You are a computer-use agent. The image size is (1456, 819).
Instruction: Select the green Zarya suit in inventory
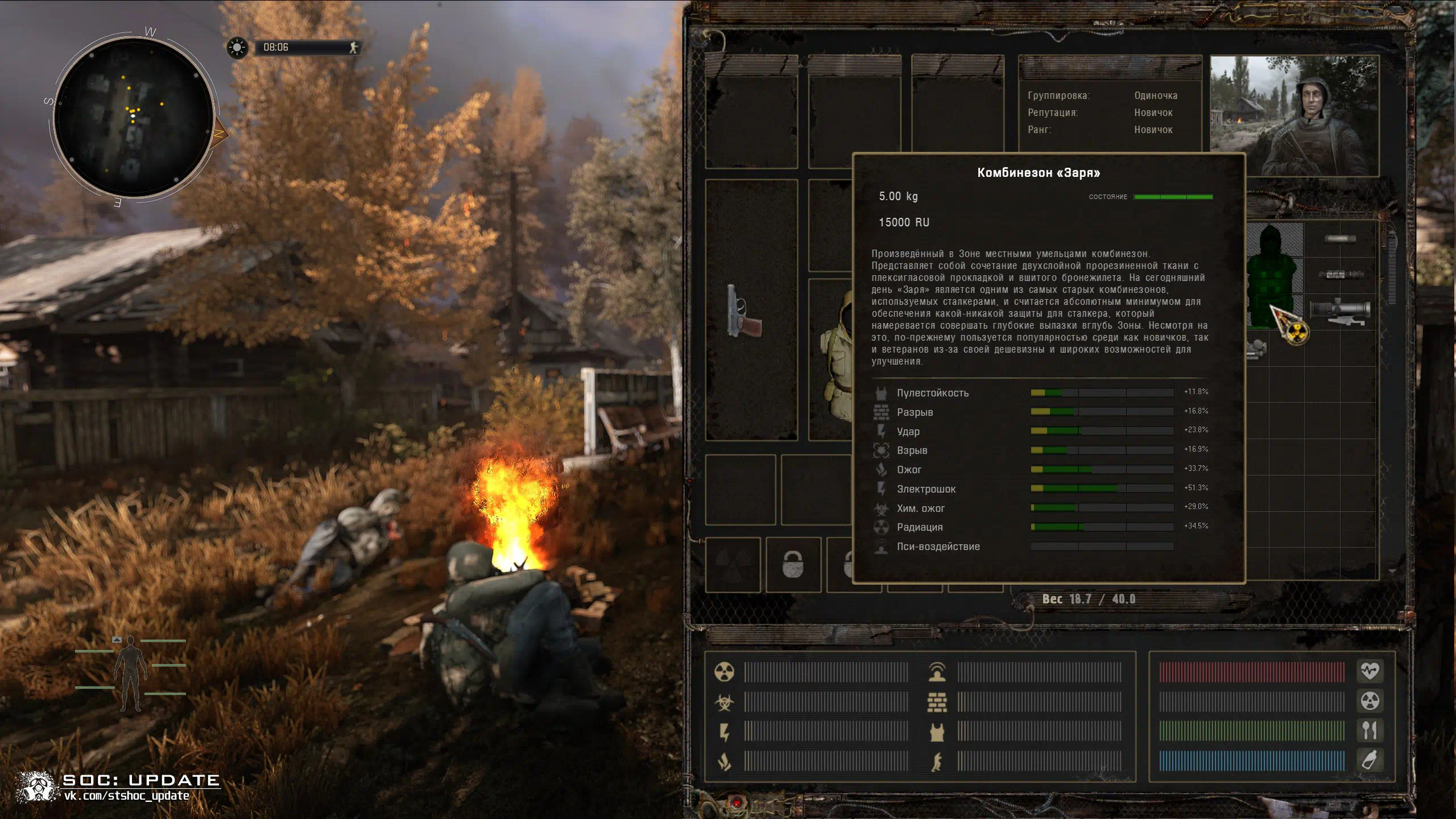pyautogui.click(x=1273, y=276)
